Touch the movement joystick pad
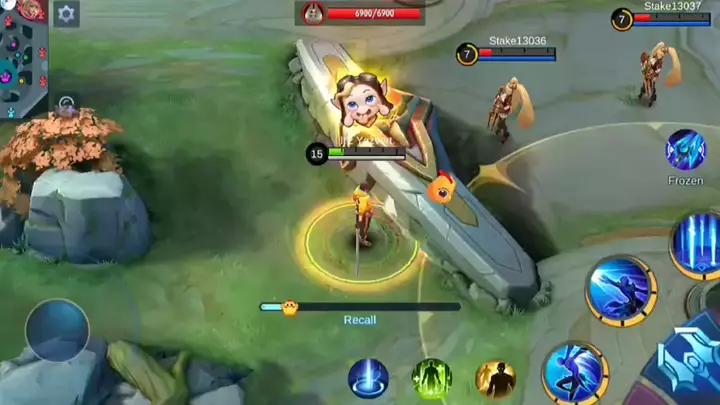This screenshot has width=720, height=405. click(57, 330)
